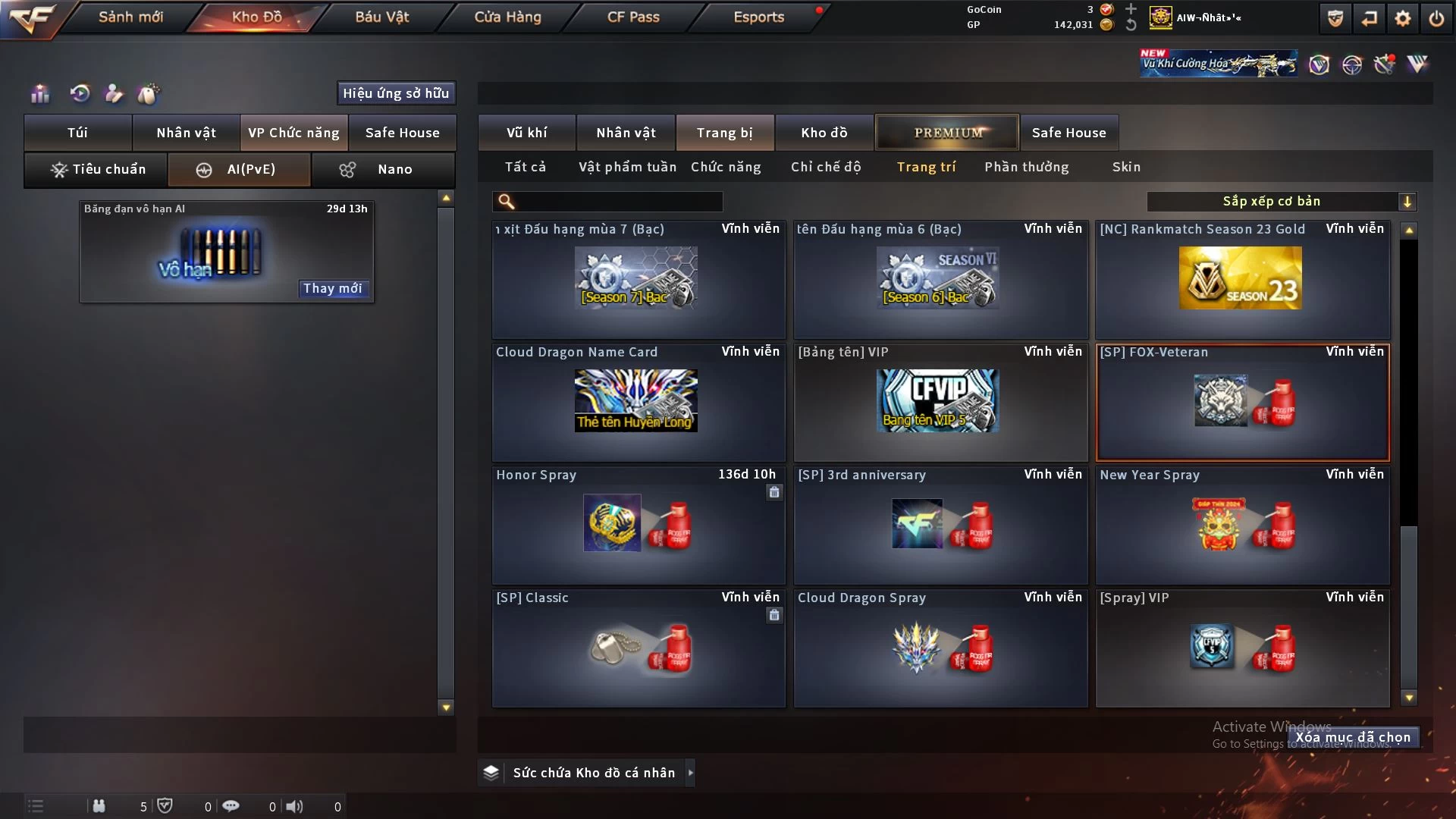Pick the [NC] Rankmatch Season 23 Gold item
Viewport: 1456px width, 819px height.
pyautogui.click(x=1242, y=279)
